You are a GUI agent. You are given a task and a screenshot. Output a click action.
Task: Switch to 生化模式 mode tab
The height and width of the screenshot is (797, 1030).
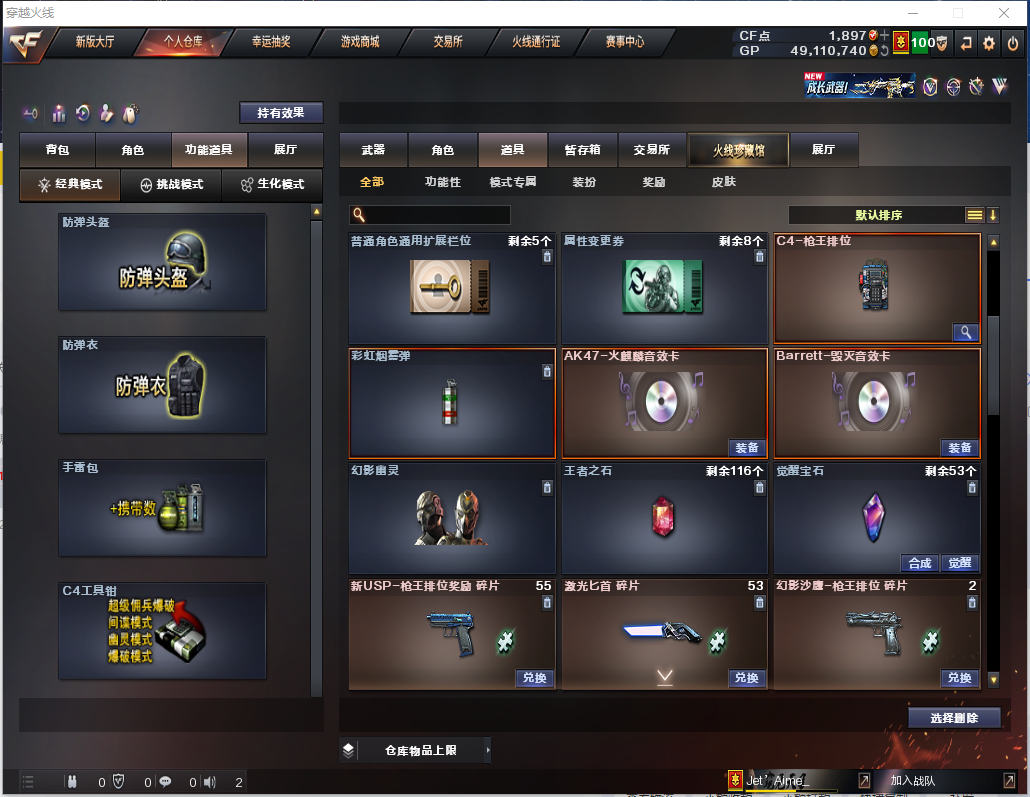(272, 185)
